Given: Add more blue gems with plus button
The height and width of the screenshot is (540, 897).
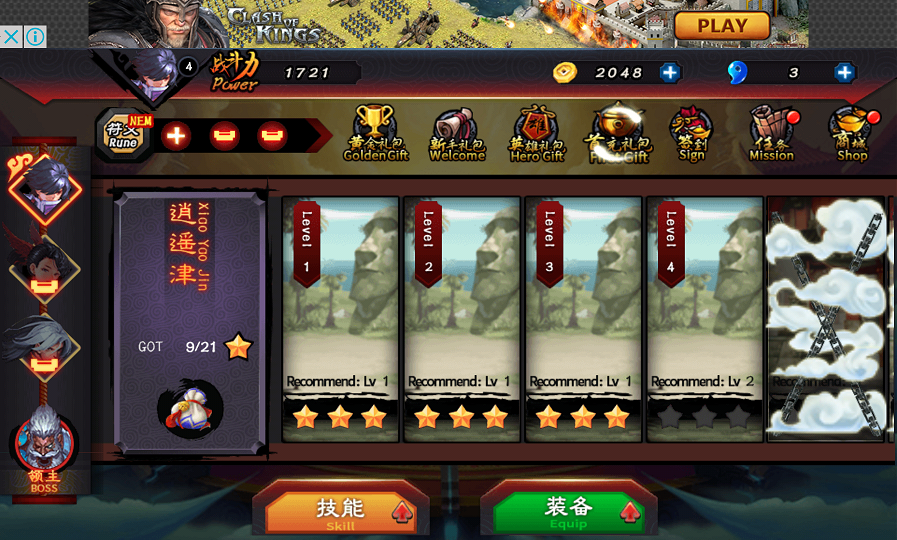Looking at the screenshot, I should pyautogui.click(x=844, y=72).
